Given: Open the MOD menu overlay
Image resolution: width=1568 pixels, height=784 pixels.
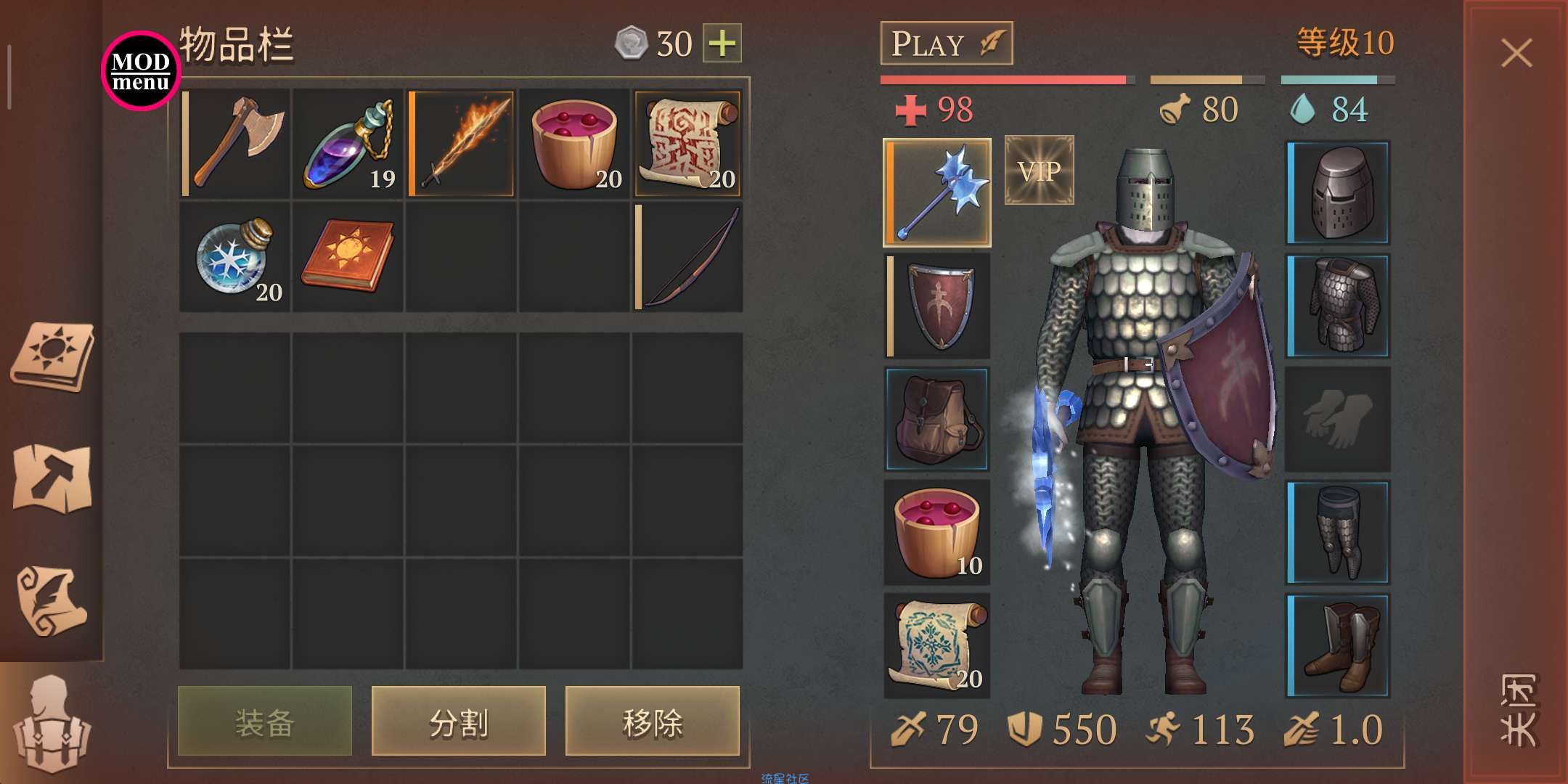Looking at the screenshot, I should pos(141,71).
